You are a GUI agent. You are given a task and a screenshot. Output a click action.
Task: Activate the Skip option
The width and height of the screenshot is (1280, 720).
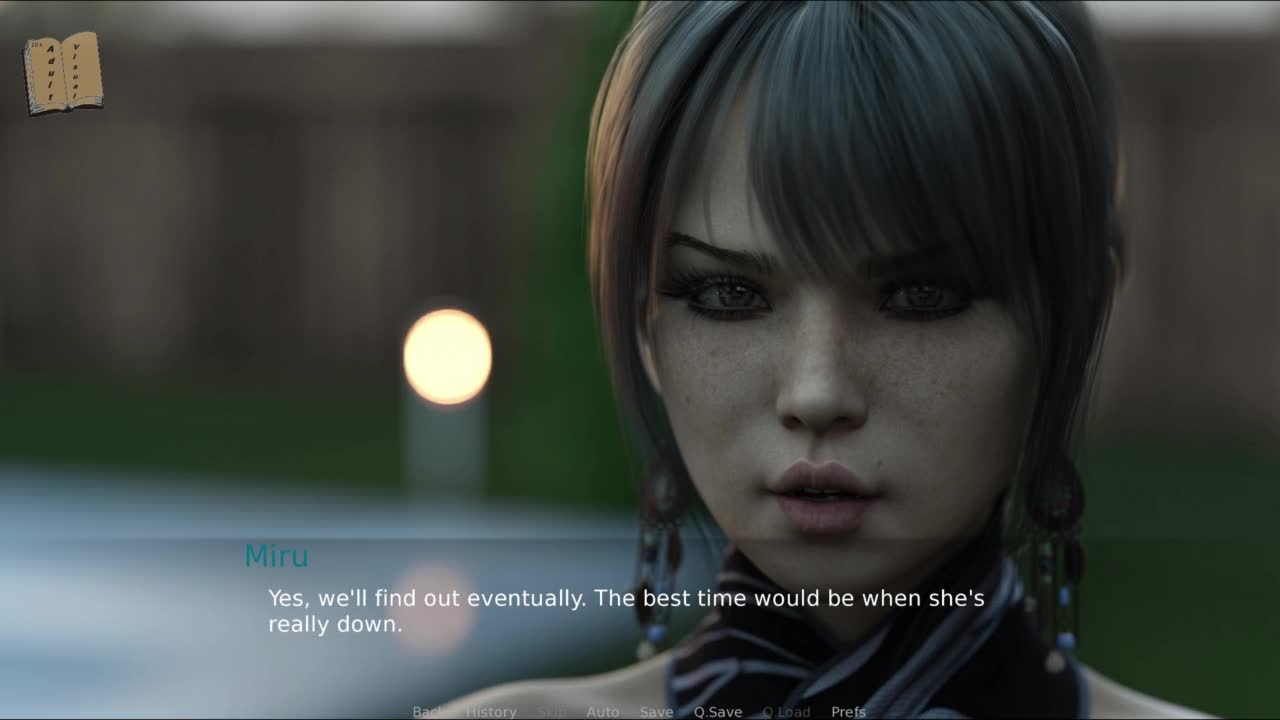tap(551, 712)
